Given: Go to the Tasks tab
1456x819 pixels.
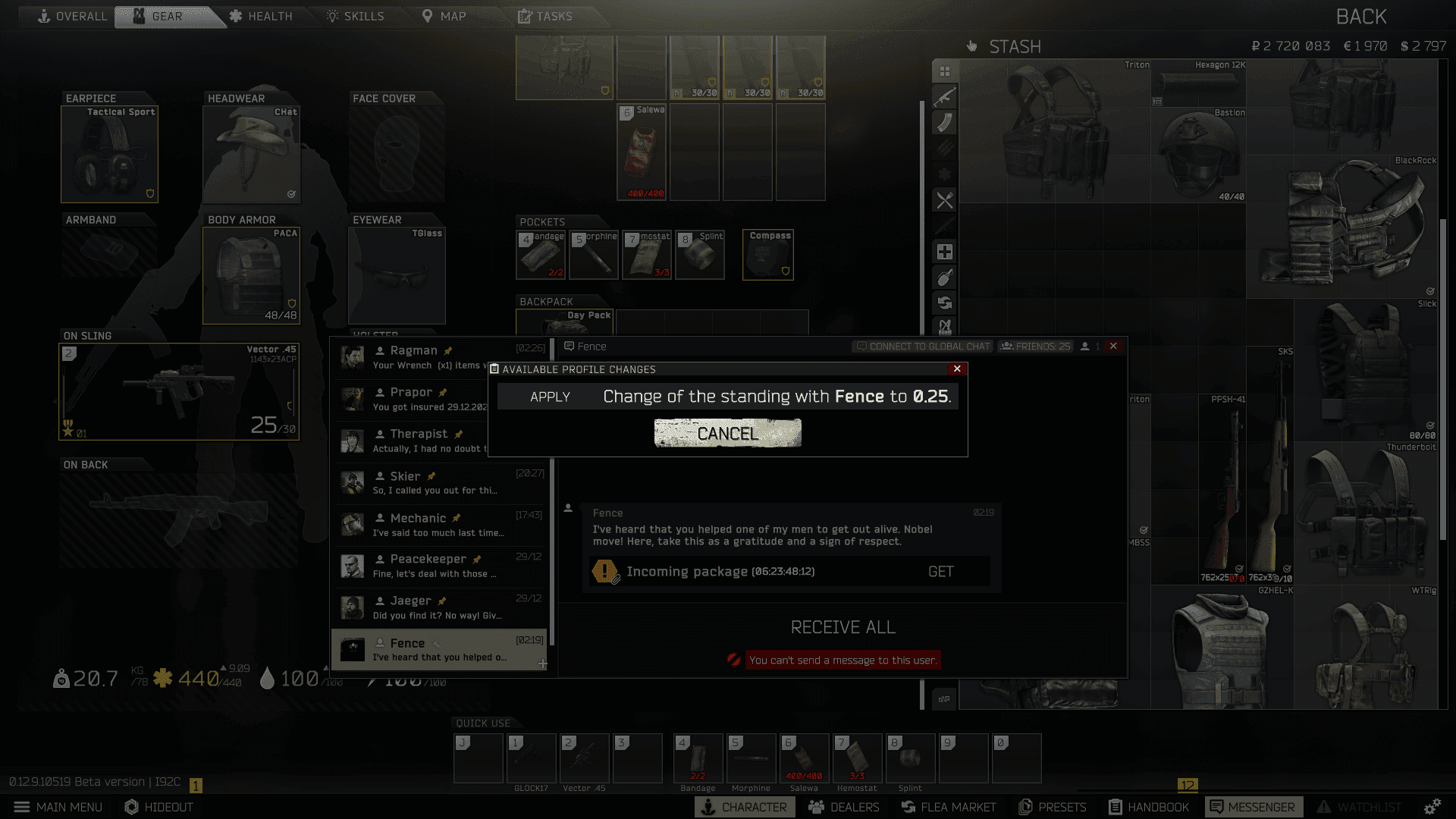Looking at the screenshot, I should [x=545, y=16].
